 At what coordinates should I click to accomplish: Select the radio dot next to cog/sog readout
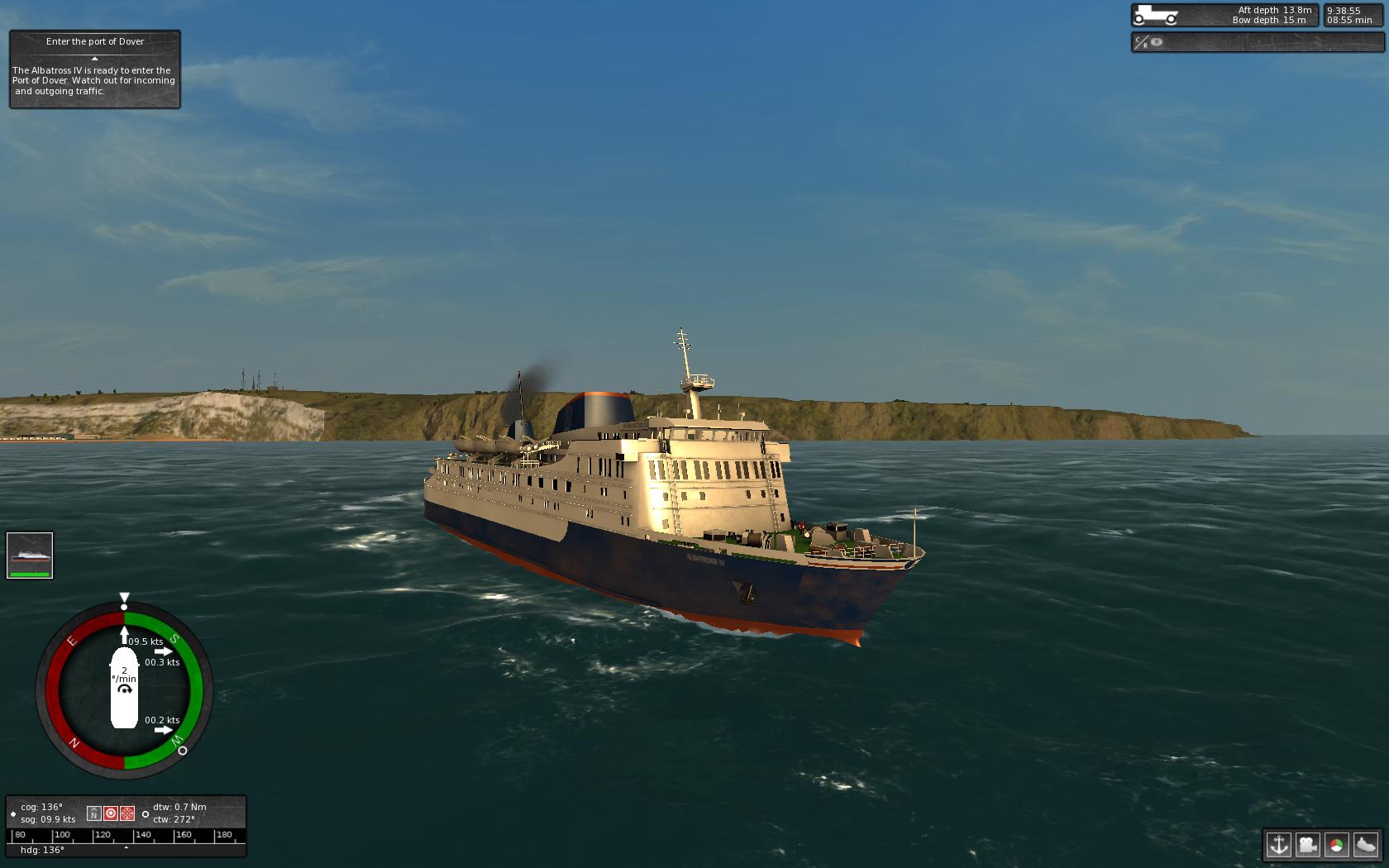pos(13,813)
